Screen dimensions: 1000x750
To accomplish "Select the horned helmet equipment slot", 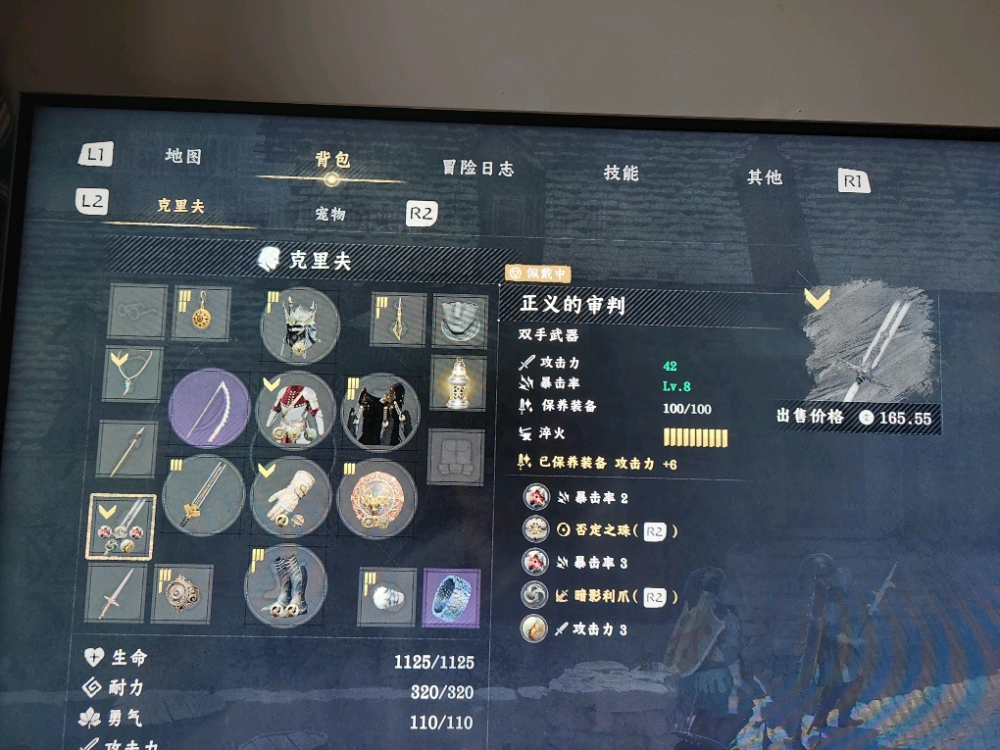I will pos(299,326).
